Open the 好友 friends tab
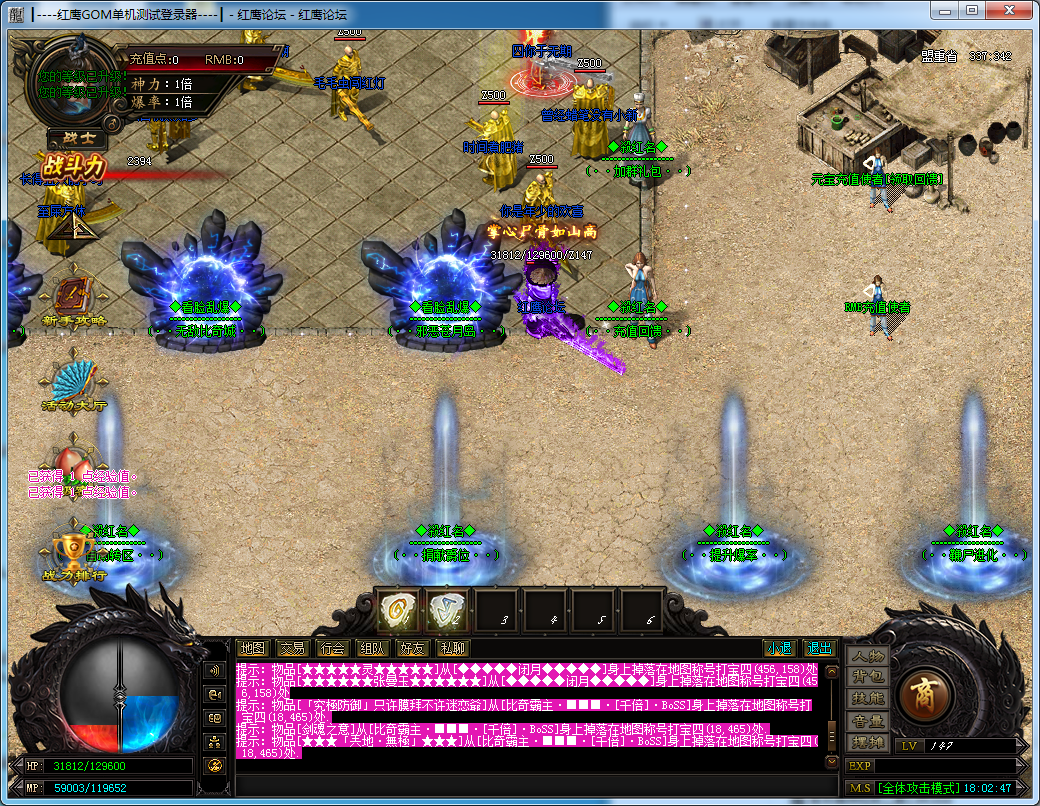The image size is (1040, 806). tap(412, 648)
